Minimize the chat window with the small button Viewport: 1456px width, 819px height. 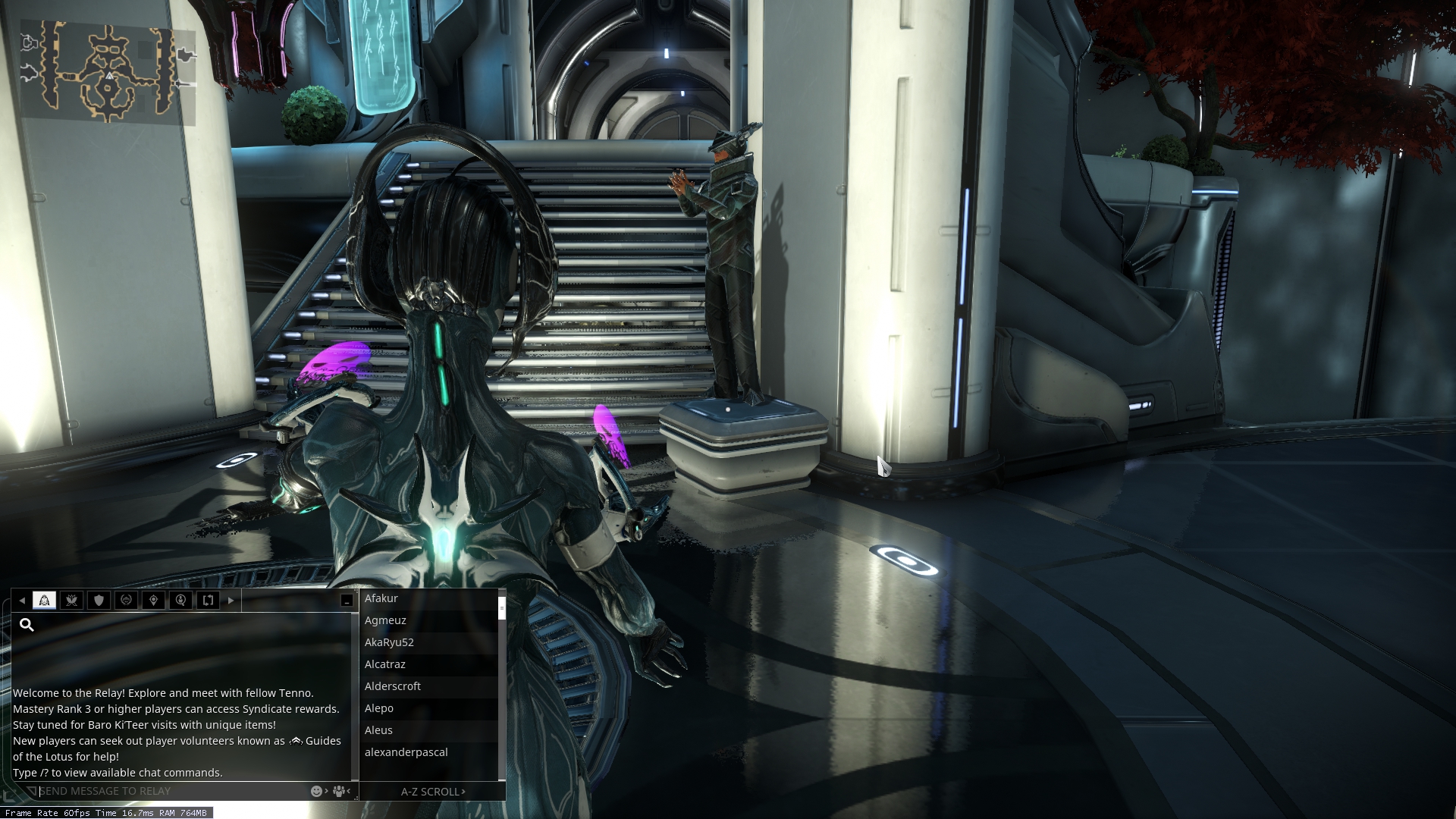pyautogui.click(x=346, y=600)
